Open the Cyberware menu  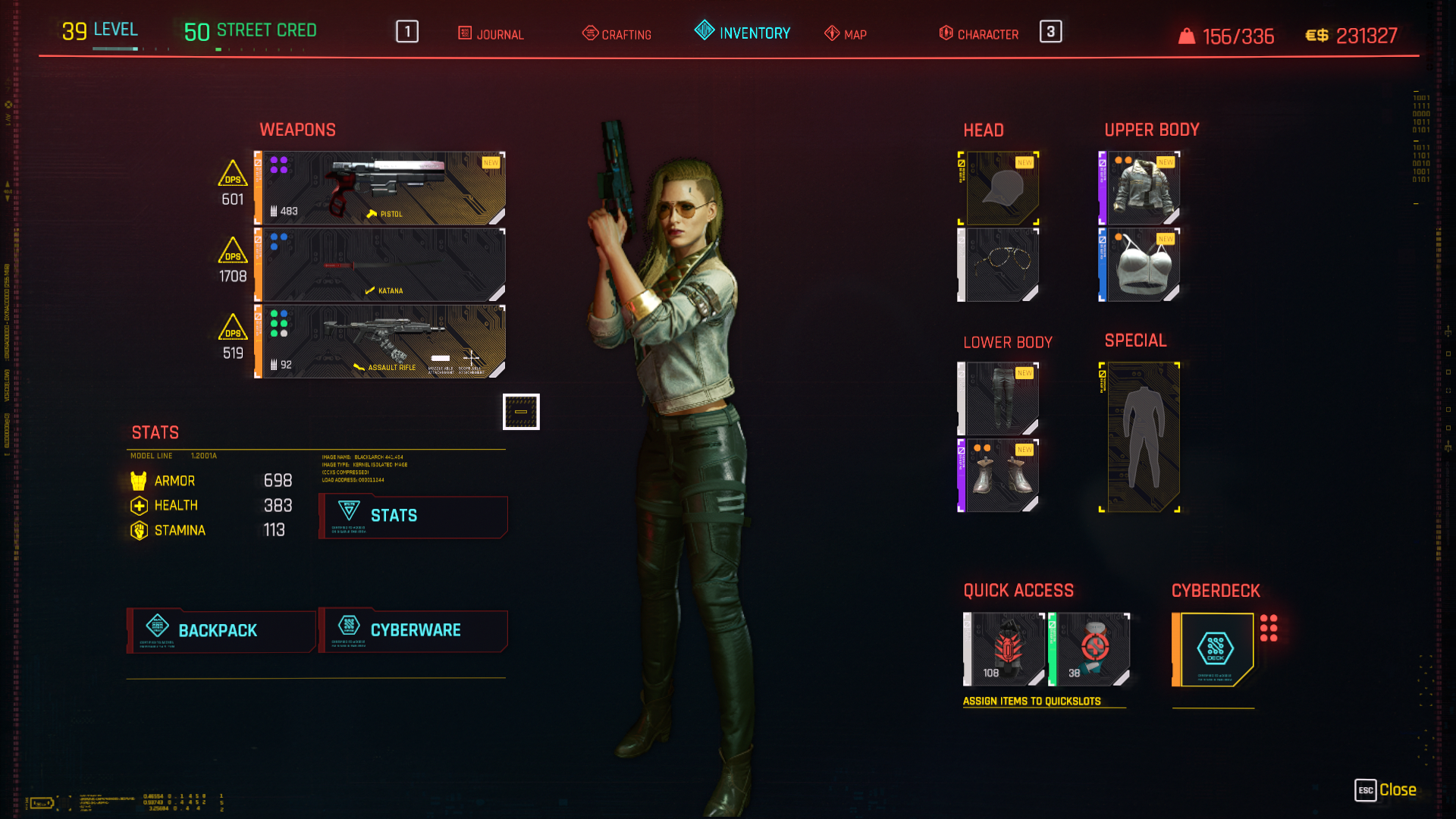pos(413,630)
